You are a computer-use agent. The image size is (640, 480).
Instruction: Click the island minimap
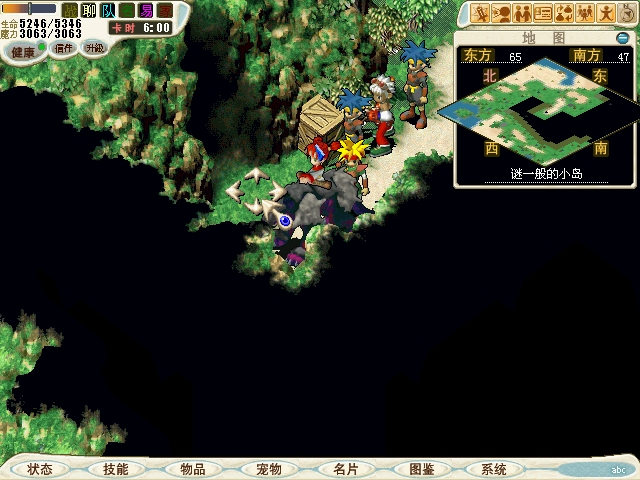tap(545, 110)
